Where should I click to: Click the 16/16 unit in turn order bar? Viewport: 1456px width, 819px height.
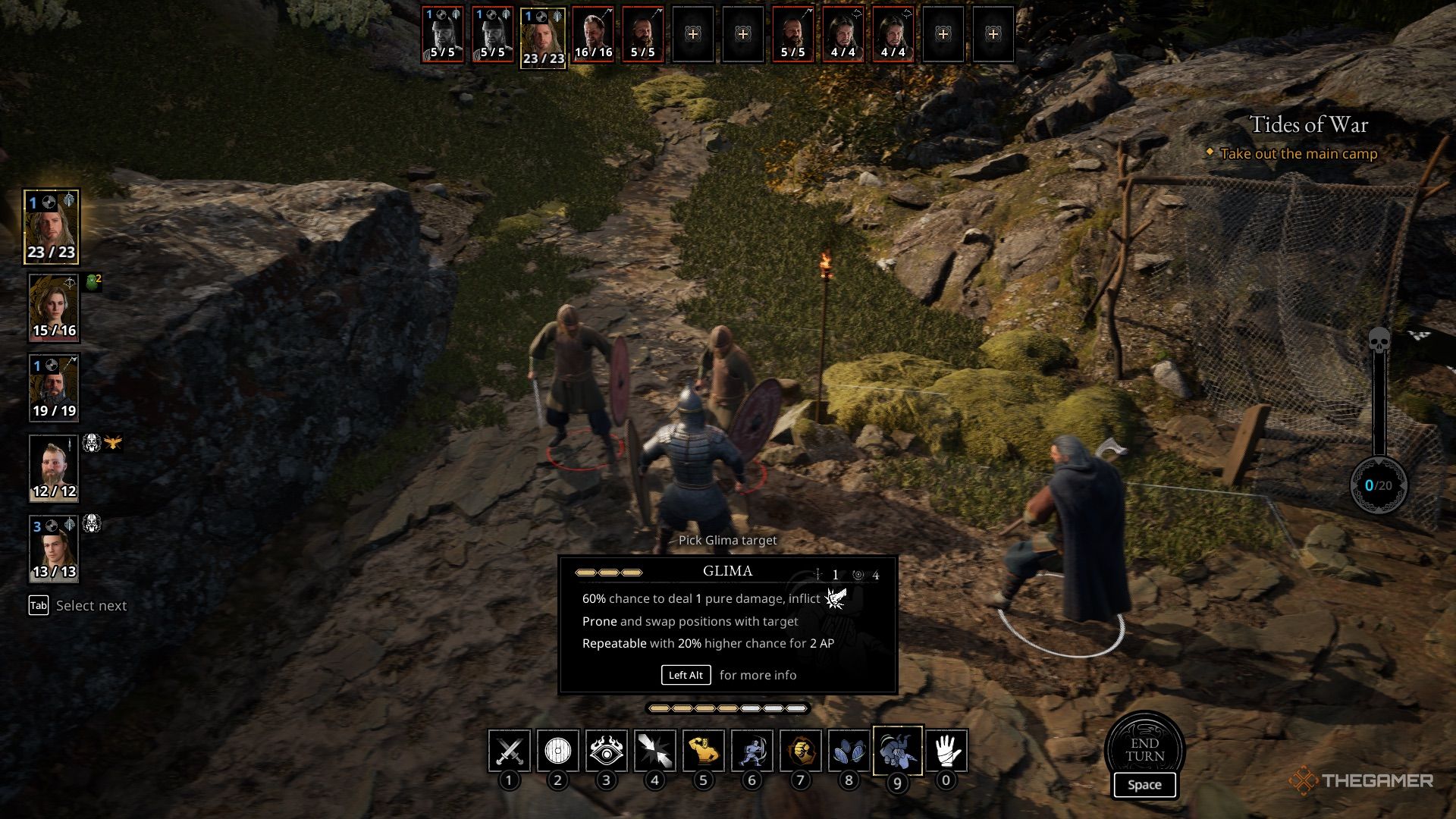pyautogui.click(x=593, y=34)
